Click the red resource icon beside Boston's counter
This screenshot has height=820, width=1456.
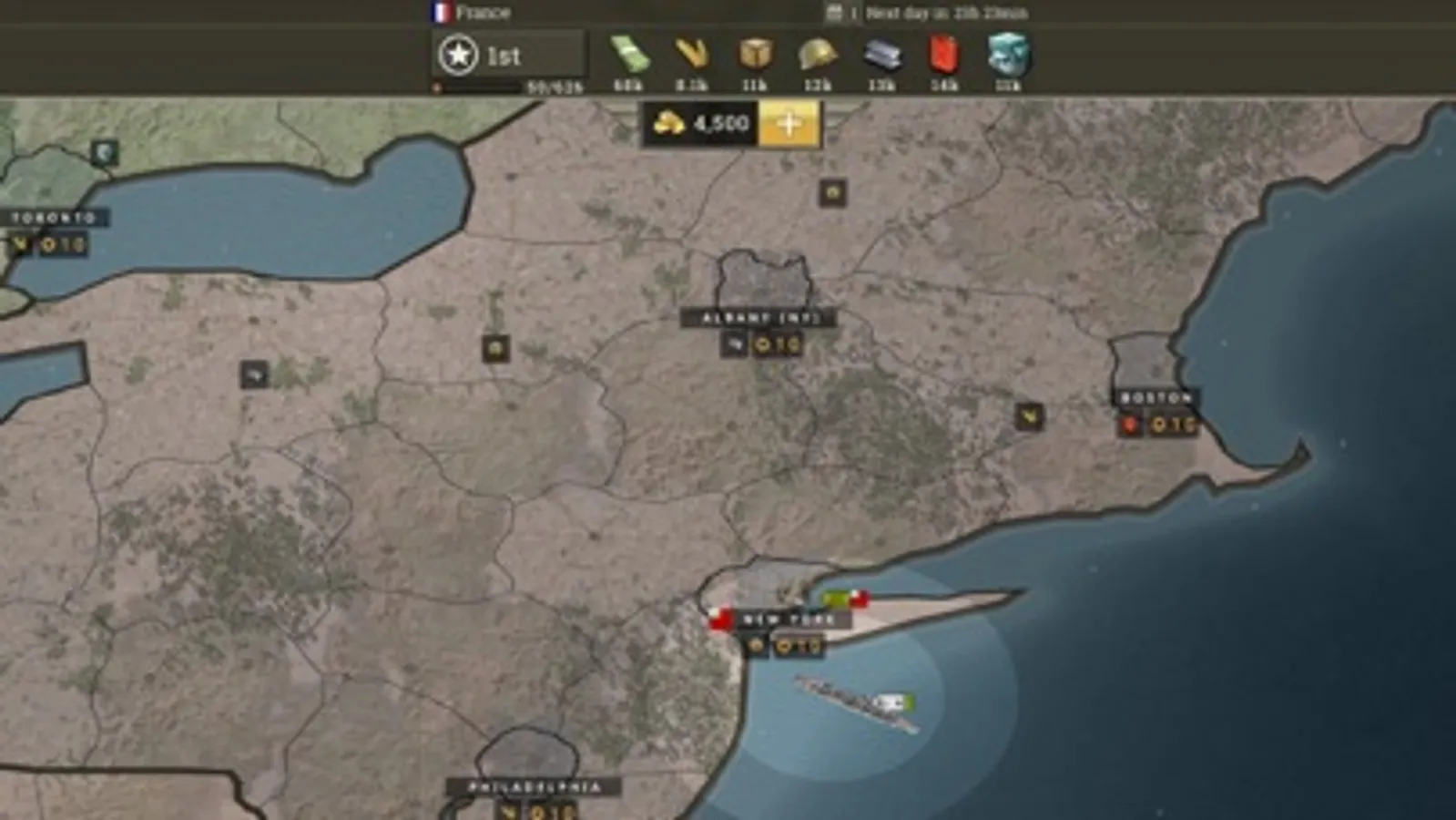pyautogui.click(x=1129, y=425)
